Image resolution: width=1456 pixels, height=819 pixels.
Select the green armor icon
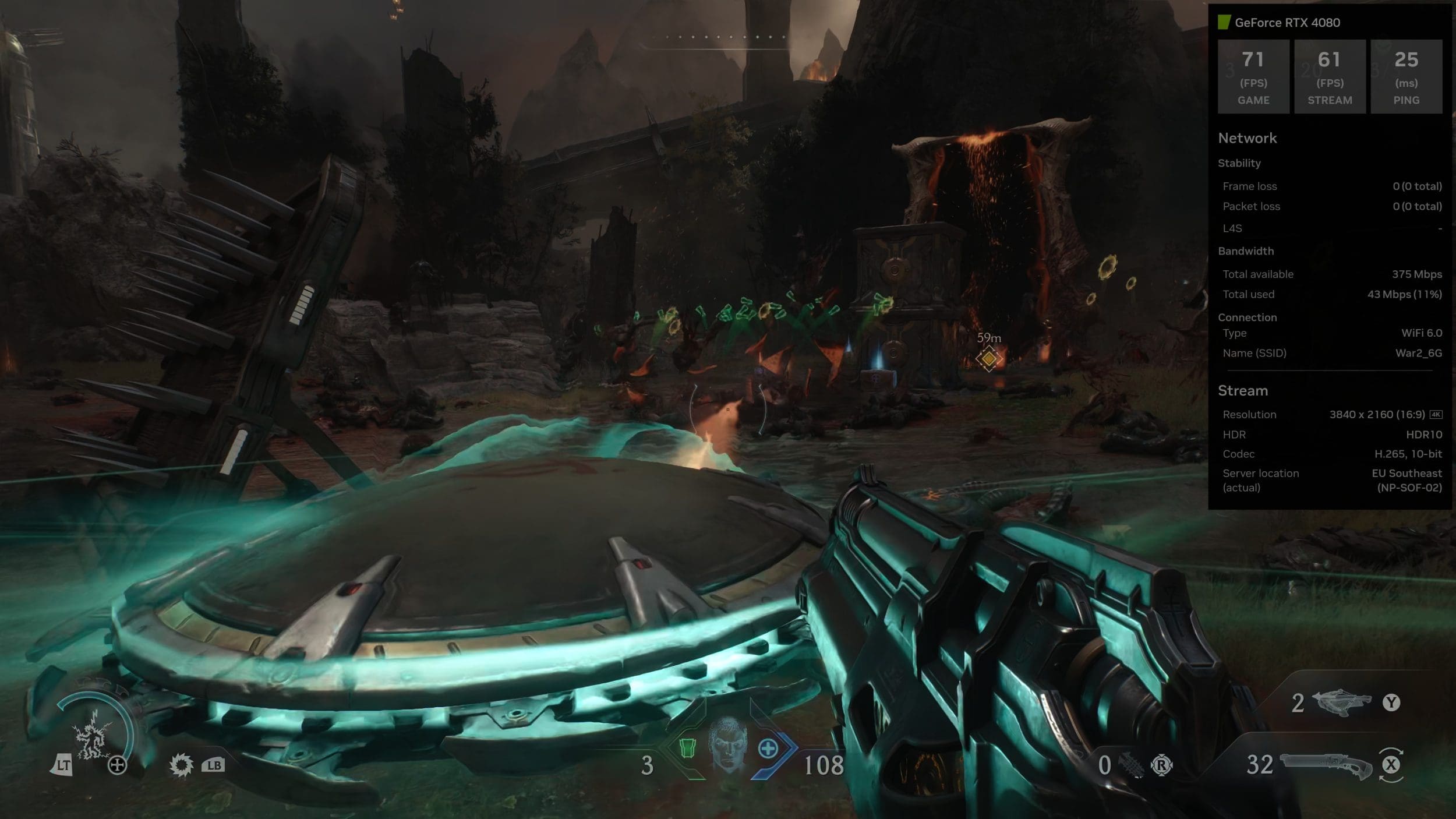[x=688, y=747]
